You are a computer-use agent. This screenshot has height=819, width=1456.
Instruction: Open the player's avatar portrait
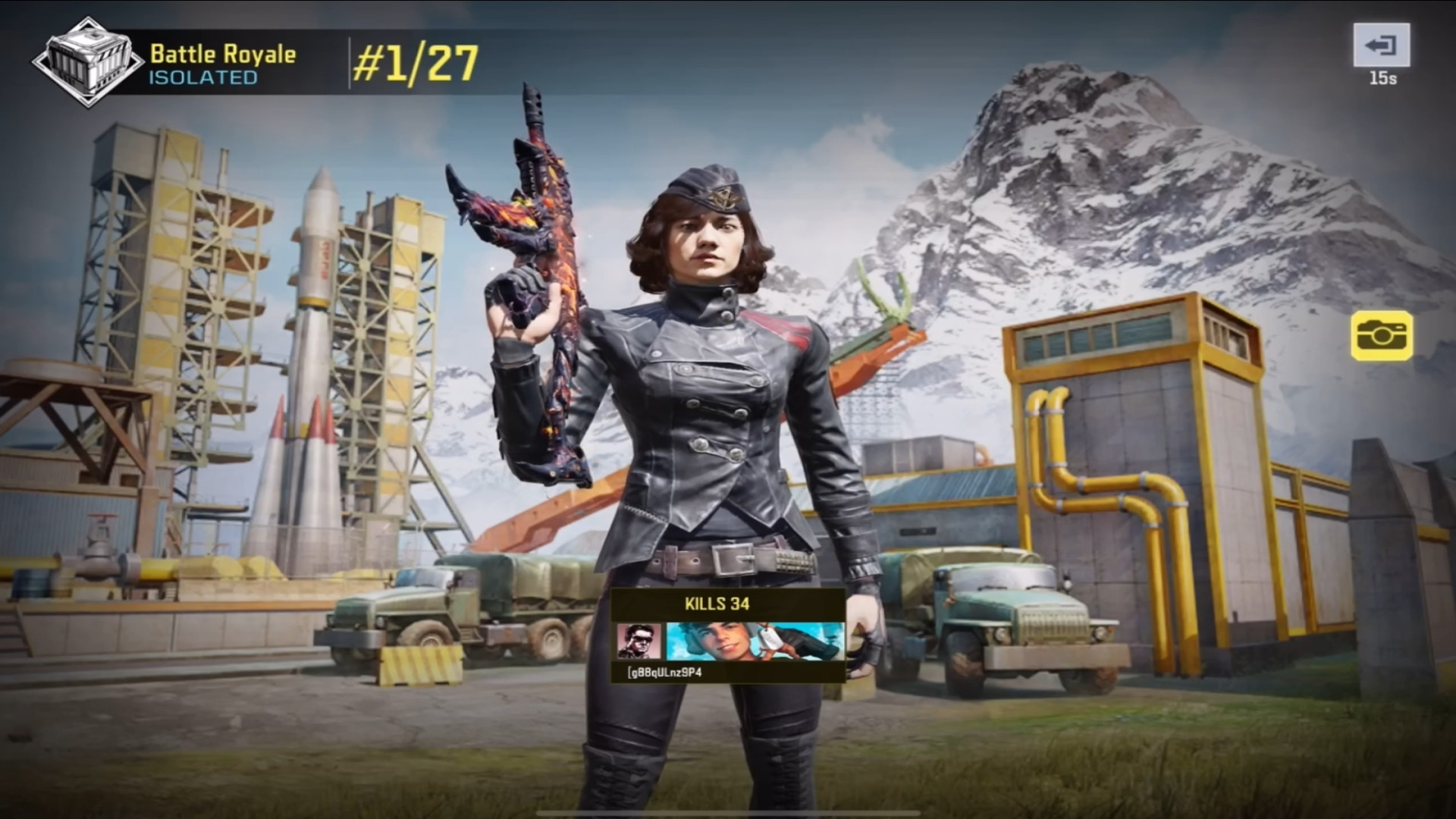(x=639, y=642)
